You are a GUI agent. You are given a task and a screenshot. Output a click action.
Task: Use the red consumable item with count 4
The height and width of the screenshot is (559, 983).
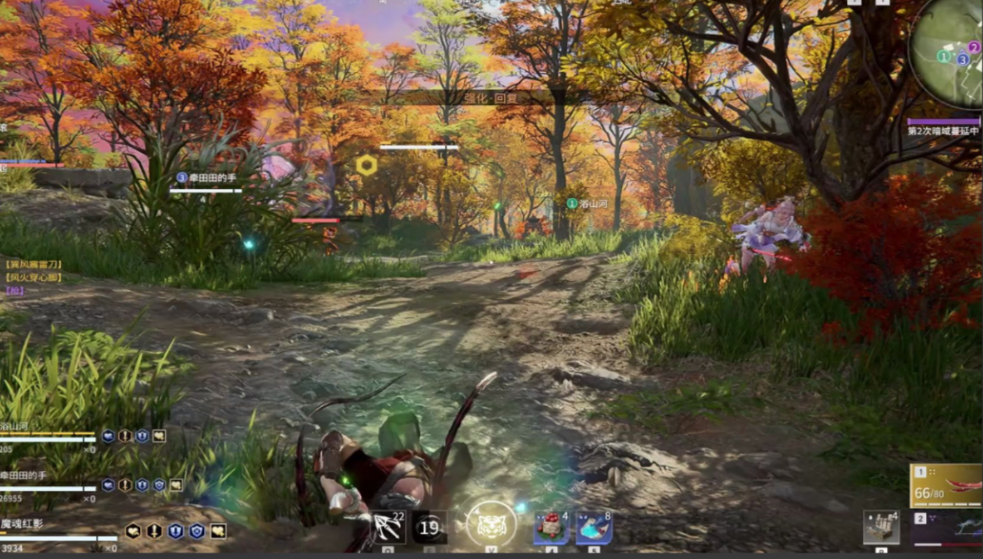click(550, 527)
